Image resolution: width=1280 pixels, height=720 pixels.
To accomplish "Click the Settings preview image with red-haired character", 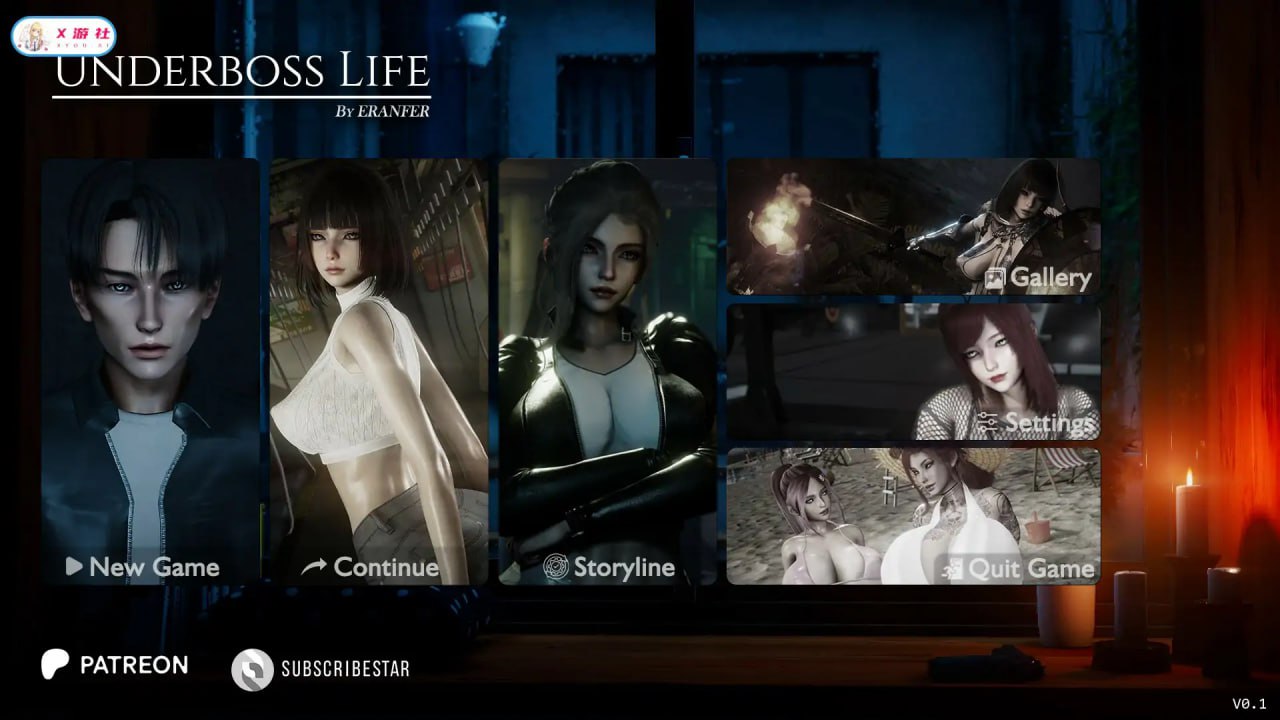I will coord(913,370).
